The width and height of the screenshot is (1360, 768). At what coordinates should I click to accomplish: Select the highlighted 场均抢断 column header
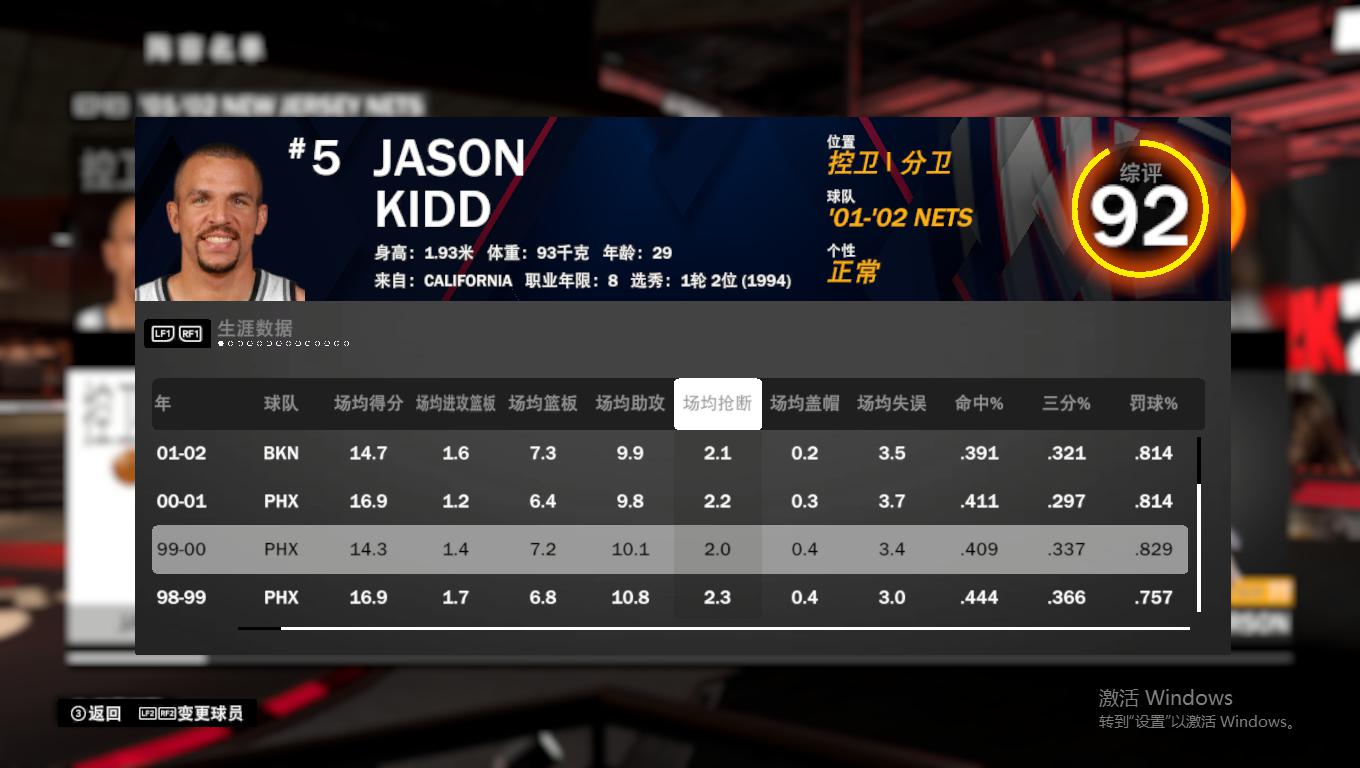point(717,403)
